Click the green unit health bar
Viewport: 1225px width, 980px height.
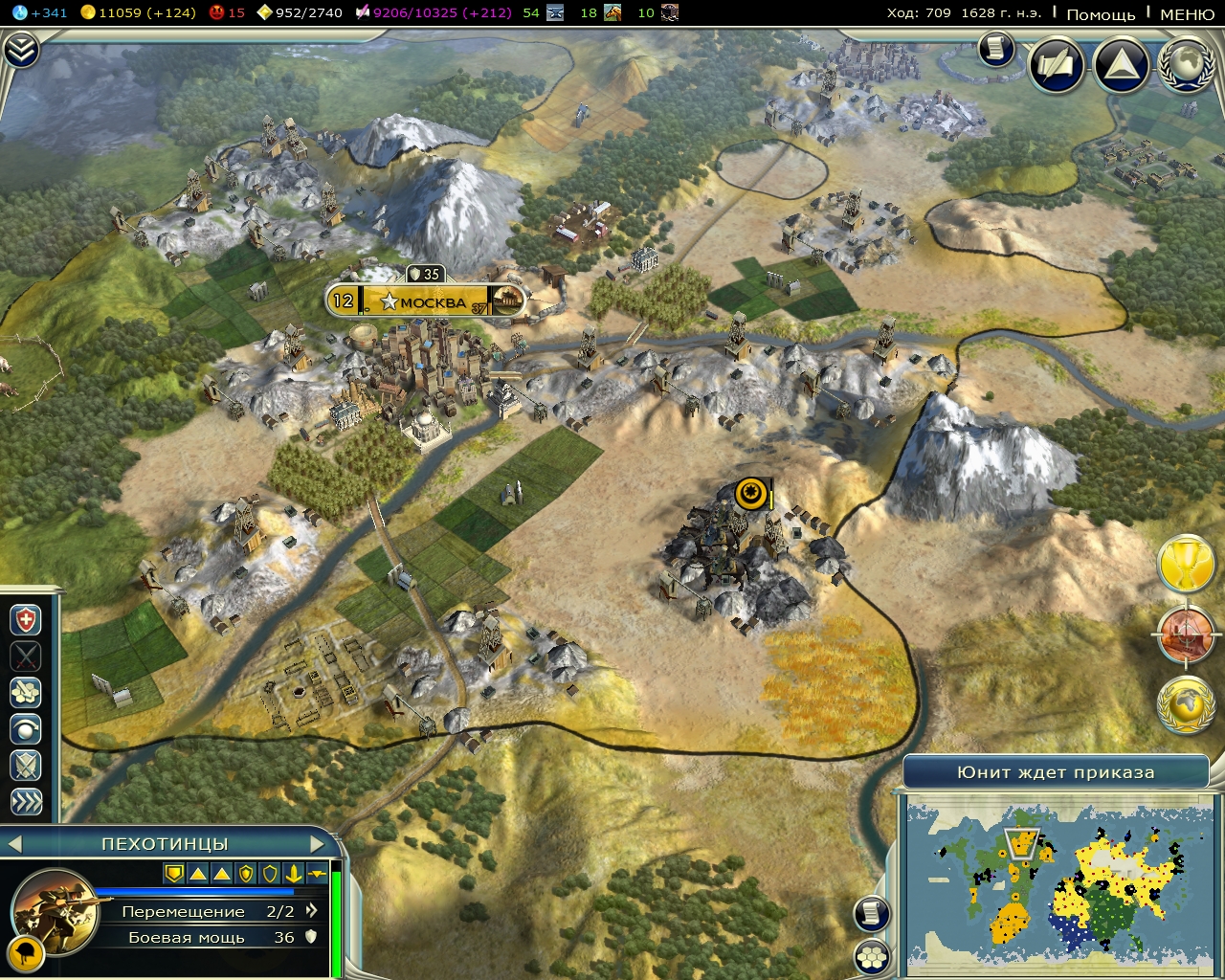click(337, 919)
